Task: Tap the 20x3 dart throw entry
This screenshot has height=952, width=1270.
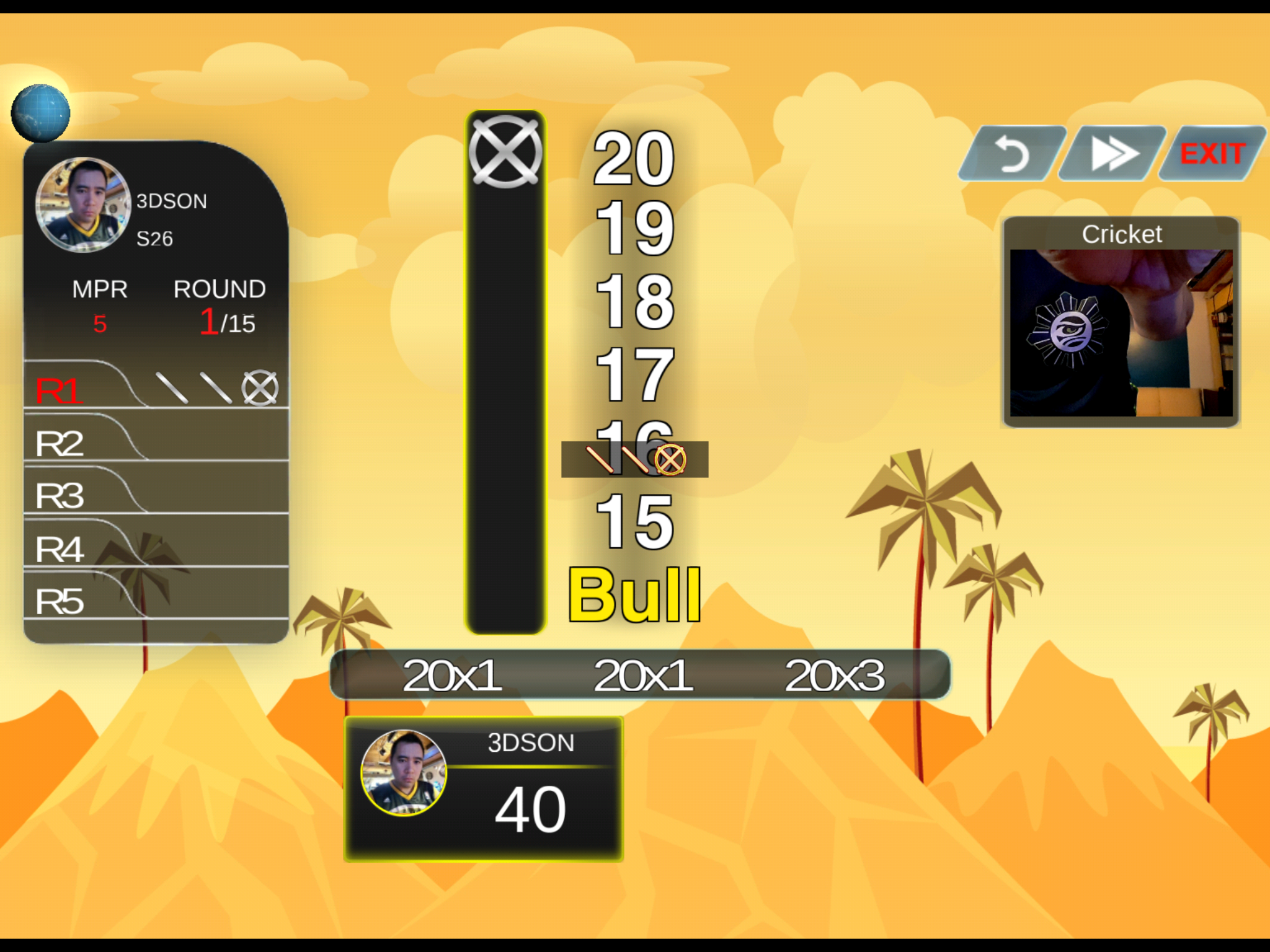Action: (x=834, y=675)
